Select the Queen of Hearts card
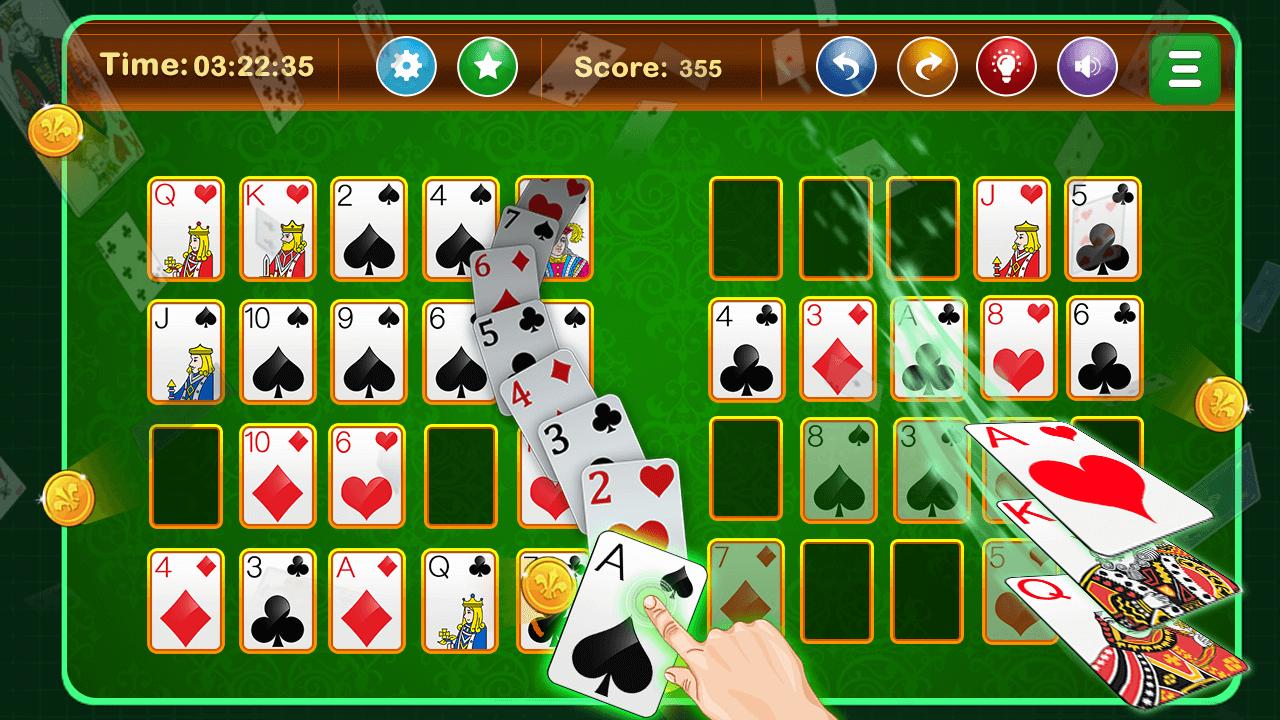The image size is (1280, 720). (184, 228)
